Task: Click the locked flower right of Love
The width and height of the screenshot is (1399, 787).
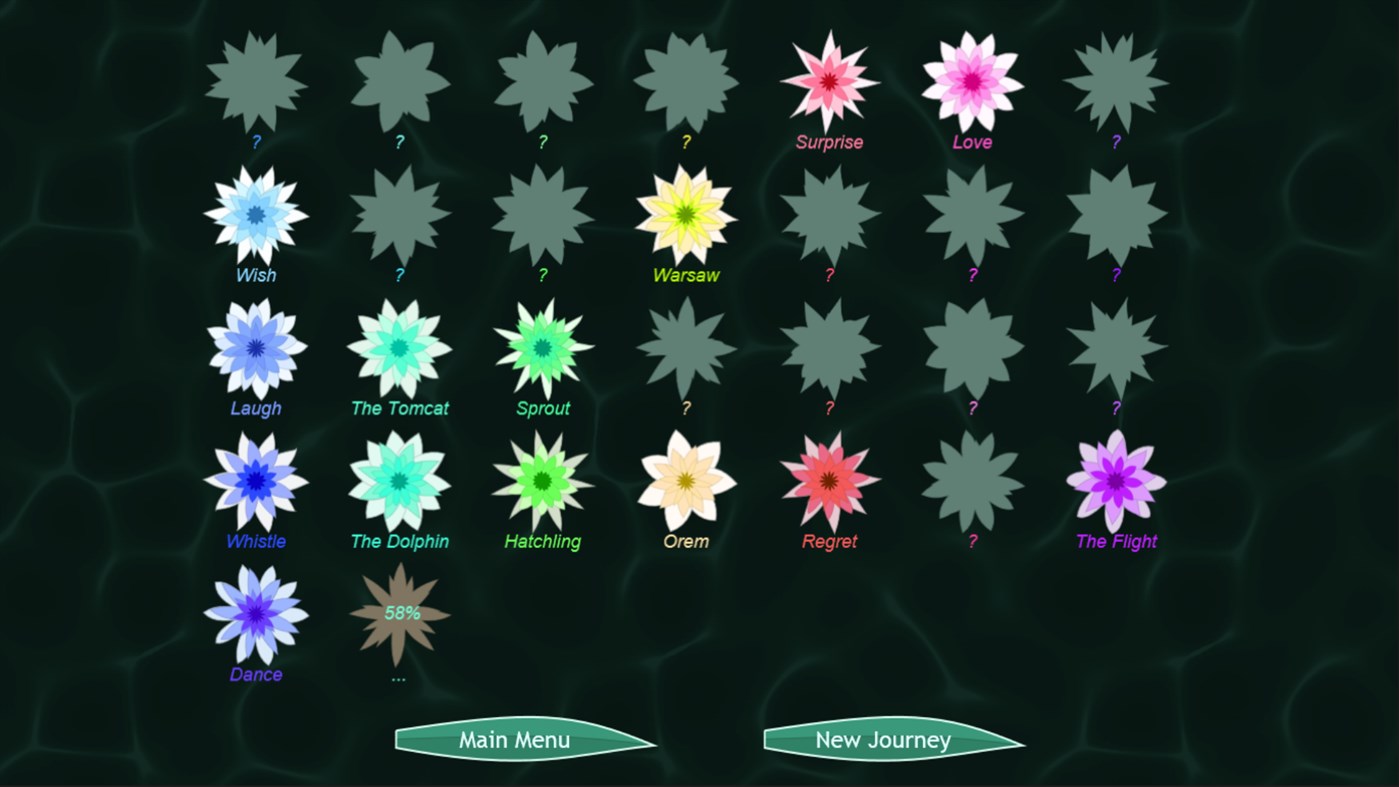Action: [x=1115, y=80]
